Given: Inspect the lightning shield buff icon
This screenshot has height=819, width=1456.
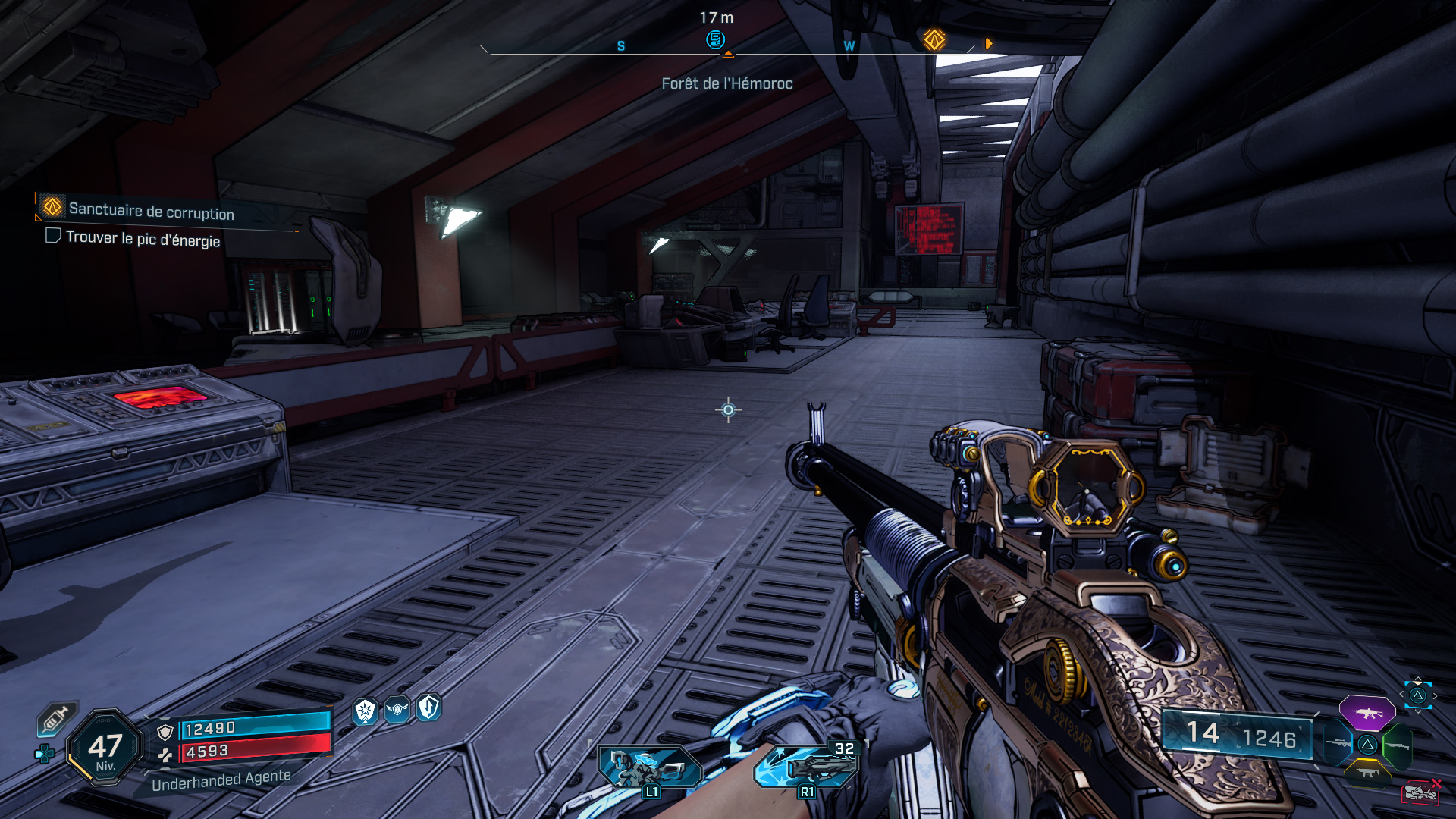Looking at the screenshot, I should (428, 707).
